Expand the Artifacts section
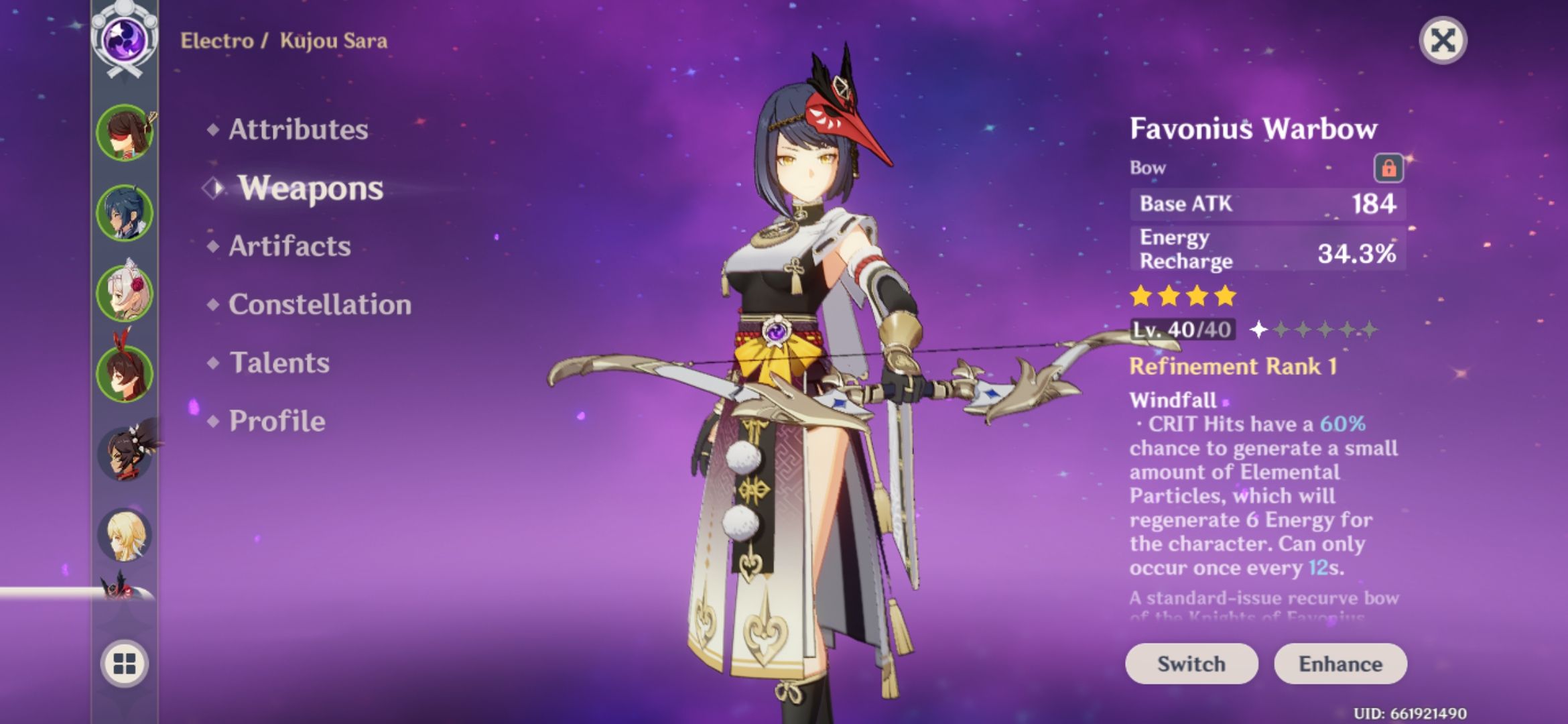Viewport: 1568px width, 724px height. pos(289,246)
